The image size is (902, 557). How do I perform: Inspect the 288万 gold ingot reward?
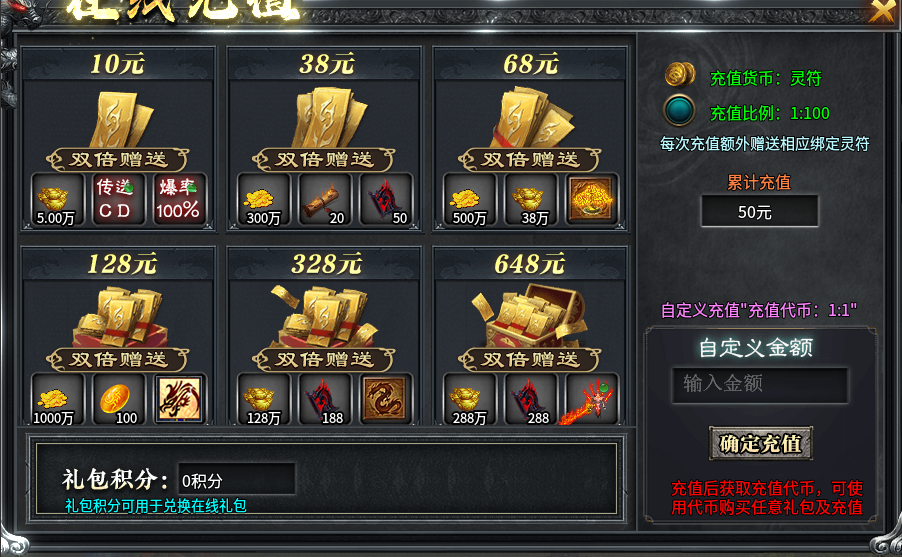pyautogui.click(x=469, y=399)
